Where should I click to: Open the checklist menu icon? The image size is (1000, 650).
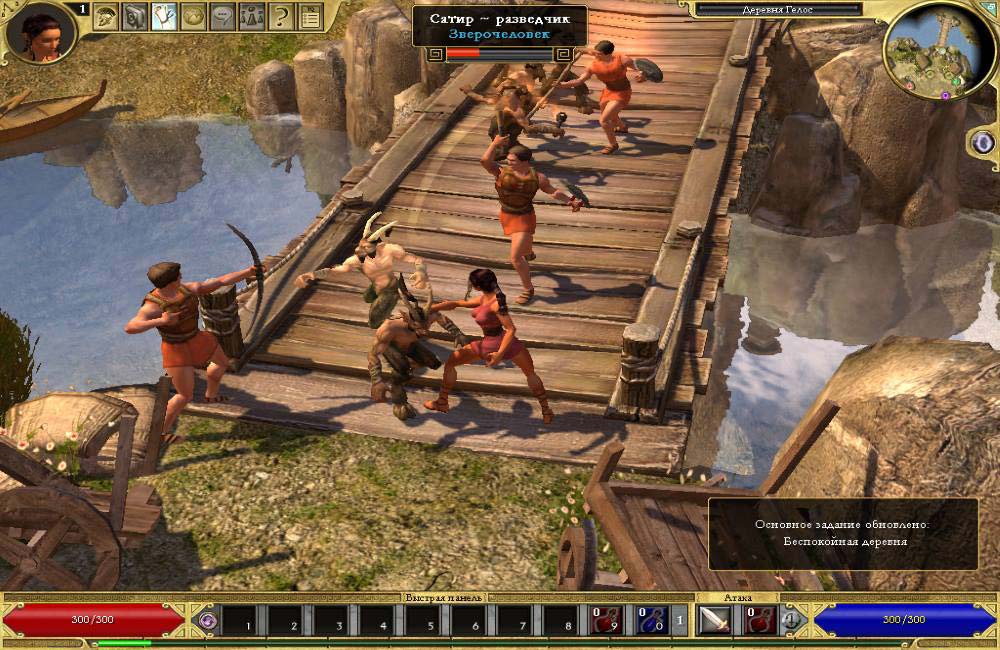click(310, 16)
